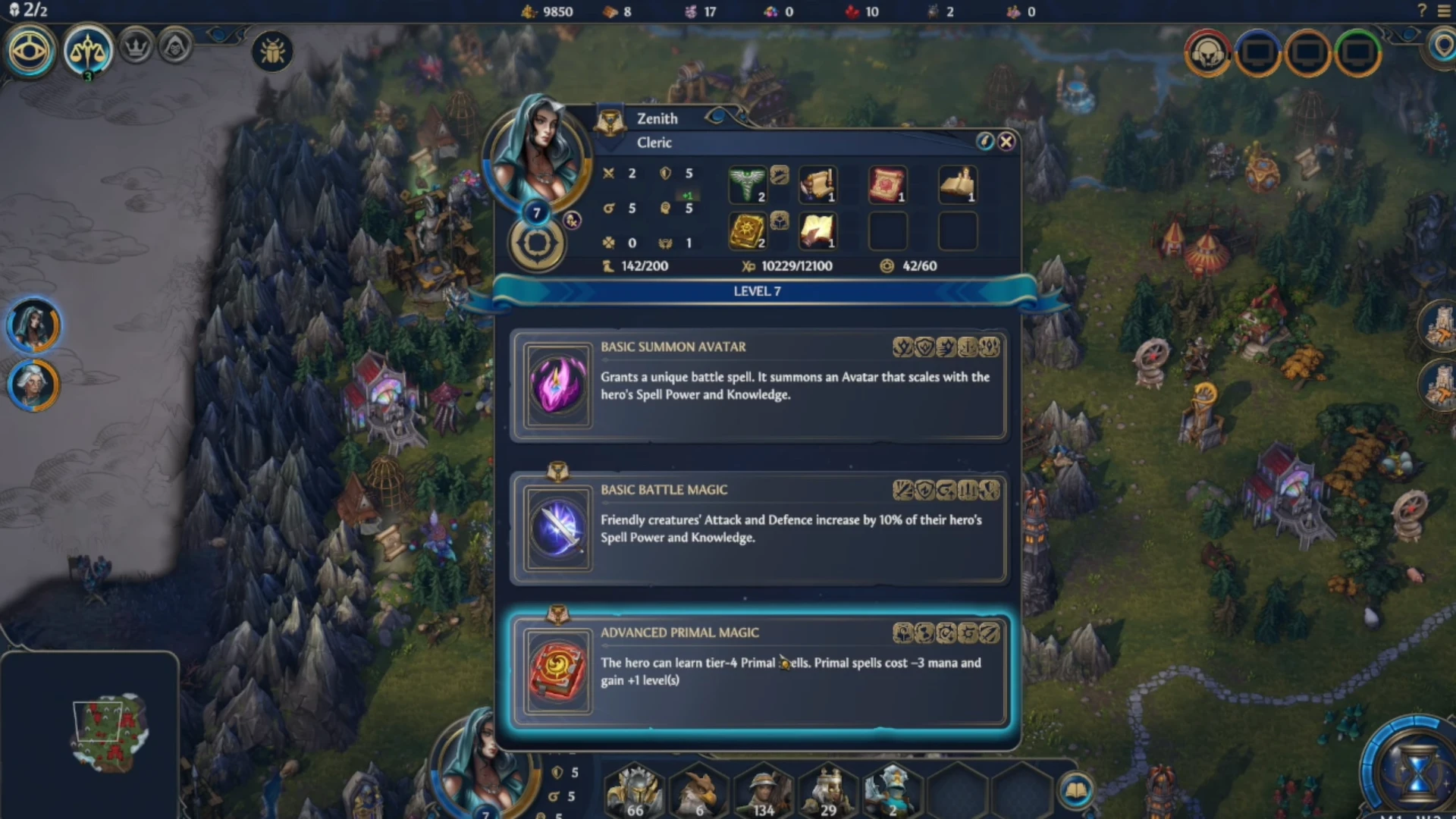Click the minimap
The image size is (1456, 819).
tap(108, 731)
